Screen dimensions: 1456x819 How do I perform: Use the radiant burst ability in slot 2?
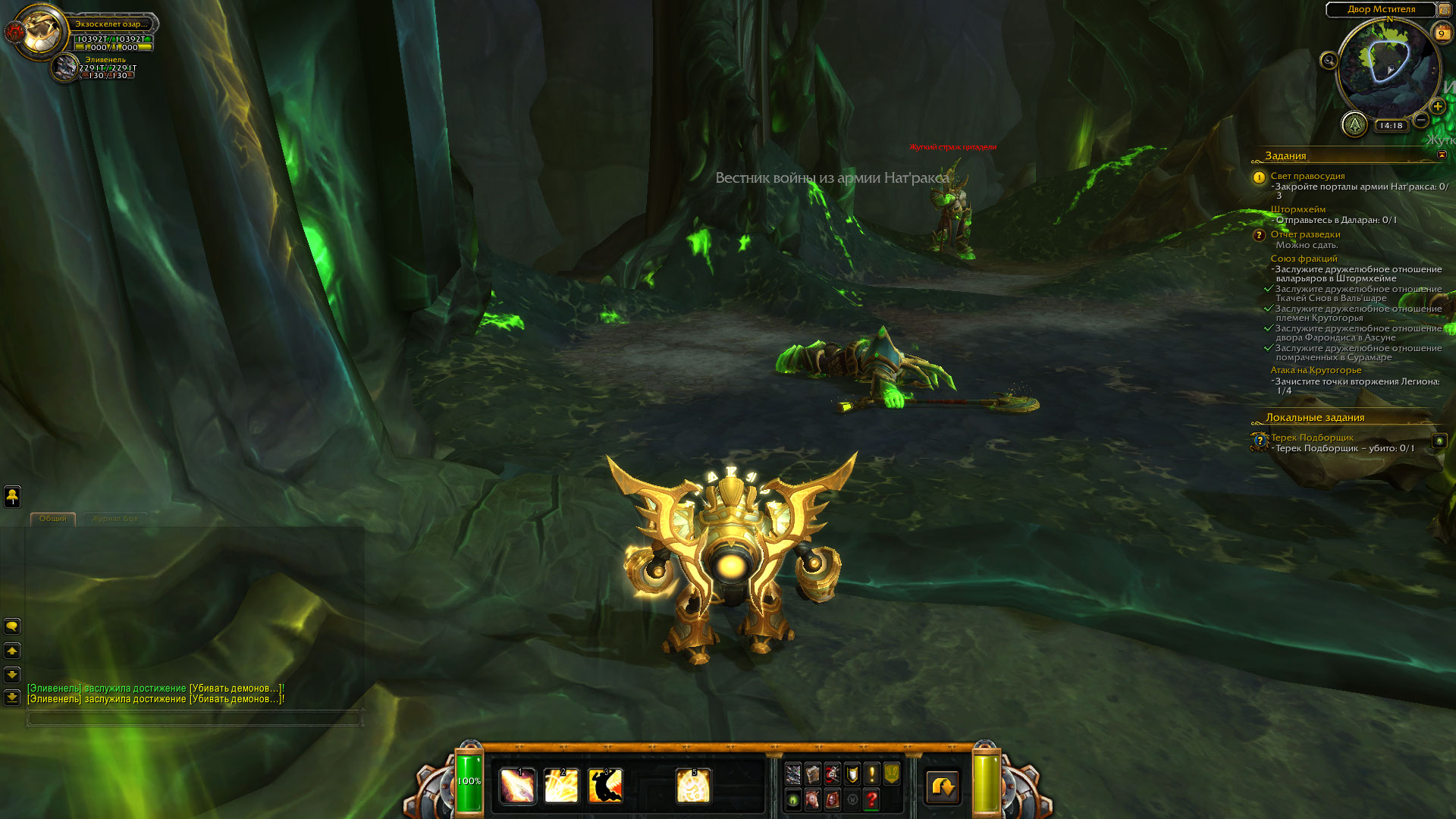(561, 786)
